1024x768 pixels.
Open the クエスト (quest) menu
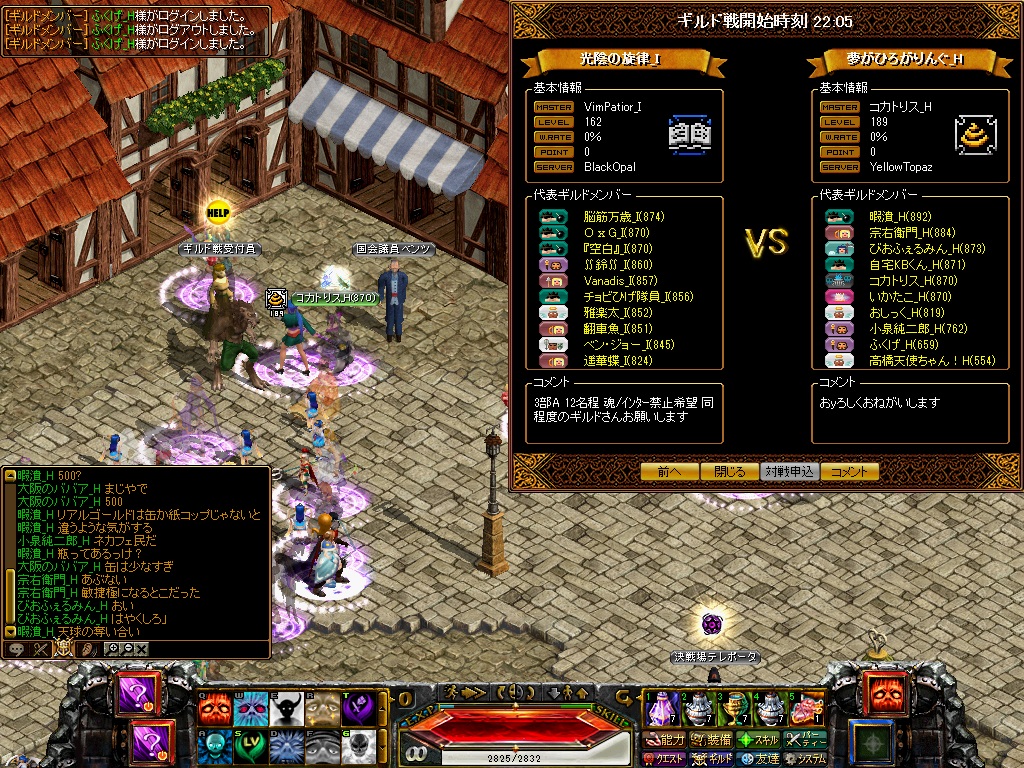[x=666, y=759]
